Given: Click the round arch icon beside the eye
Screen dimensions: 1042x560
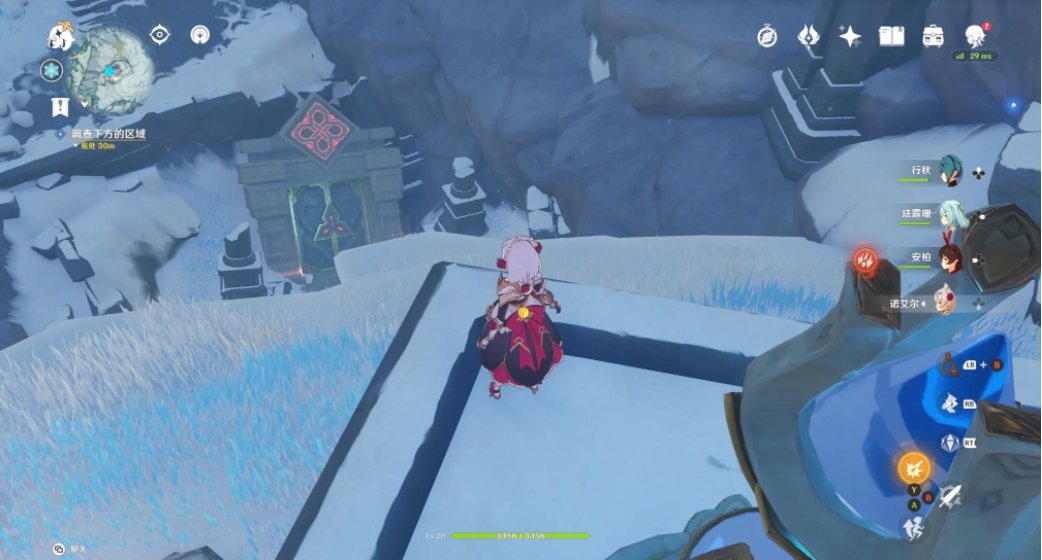Looking at the screenshot, I should tap(201, 35).
